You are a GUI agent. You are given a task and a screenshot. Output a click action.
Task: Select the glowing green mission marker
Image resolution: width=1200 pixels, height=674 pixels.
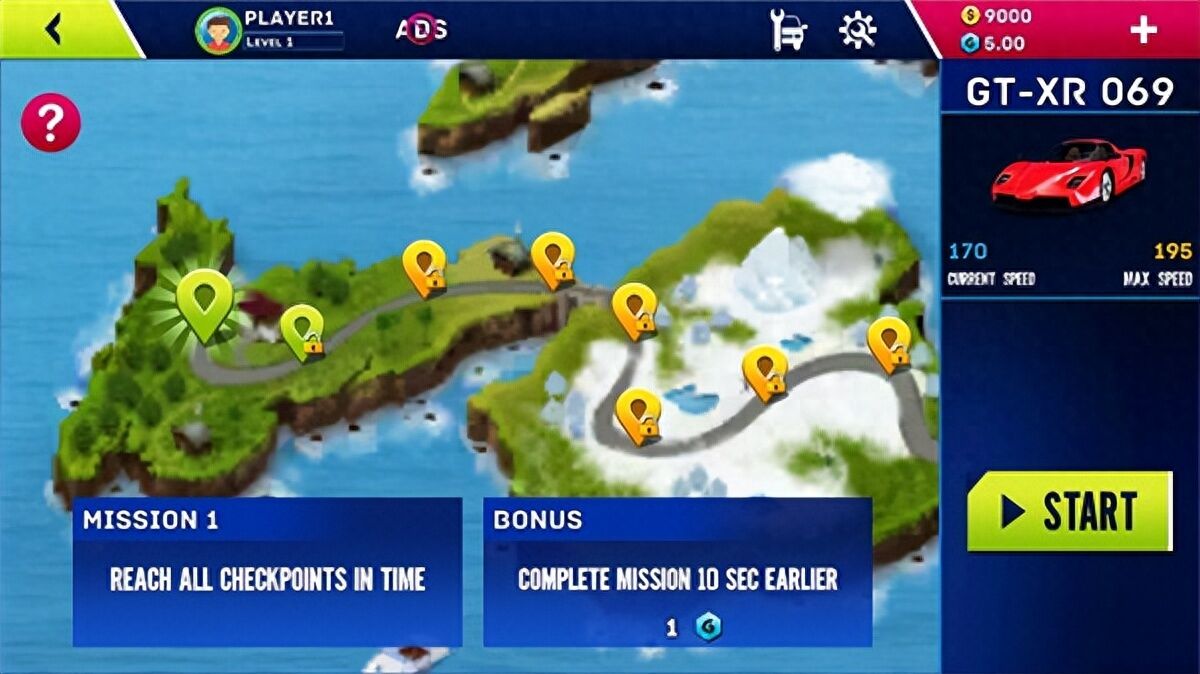(205, 300)
